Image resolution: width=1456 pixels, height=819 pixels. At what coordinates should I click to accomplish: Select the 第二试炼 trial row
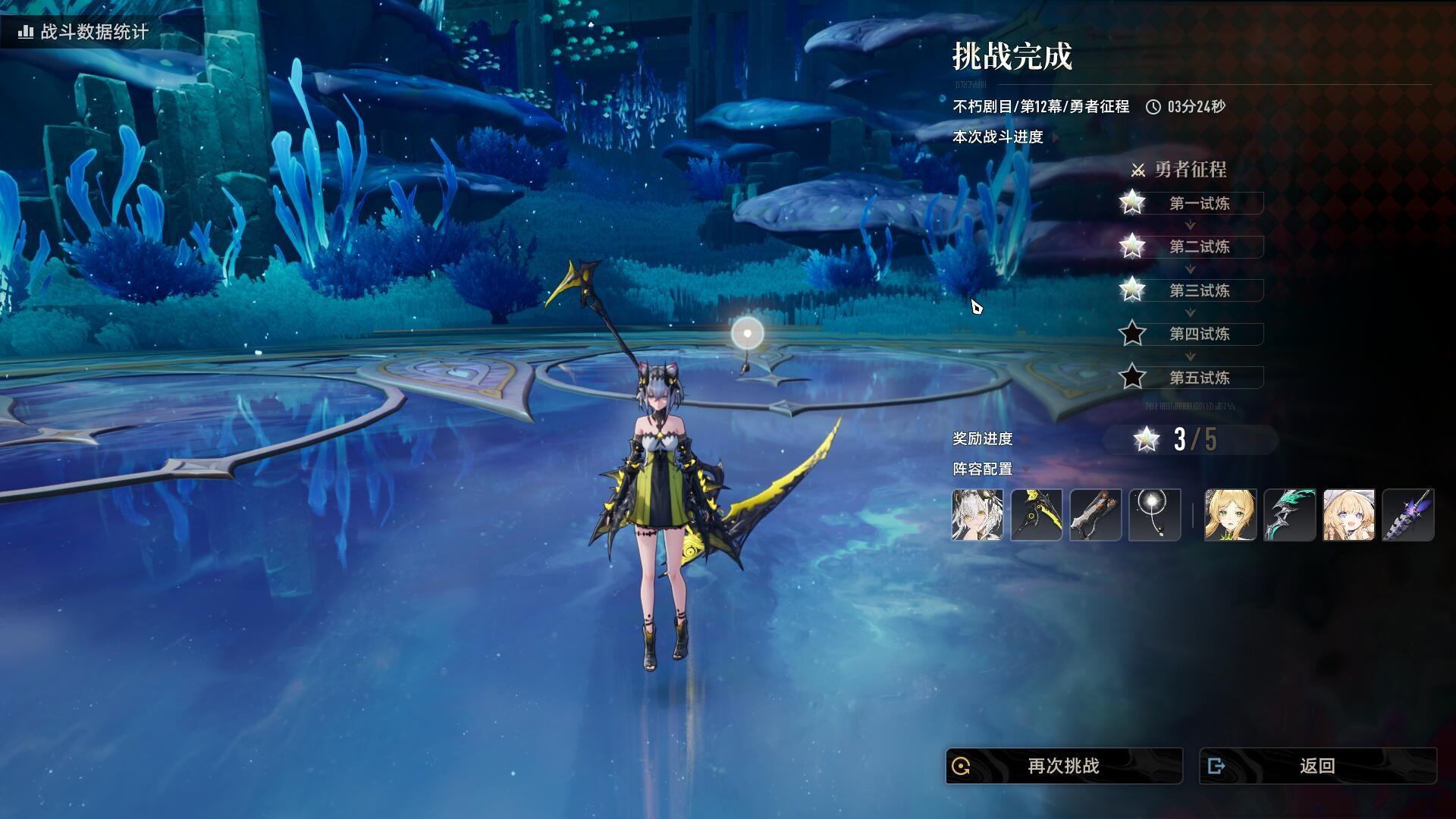tap(1199, 246)
